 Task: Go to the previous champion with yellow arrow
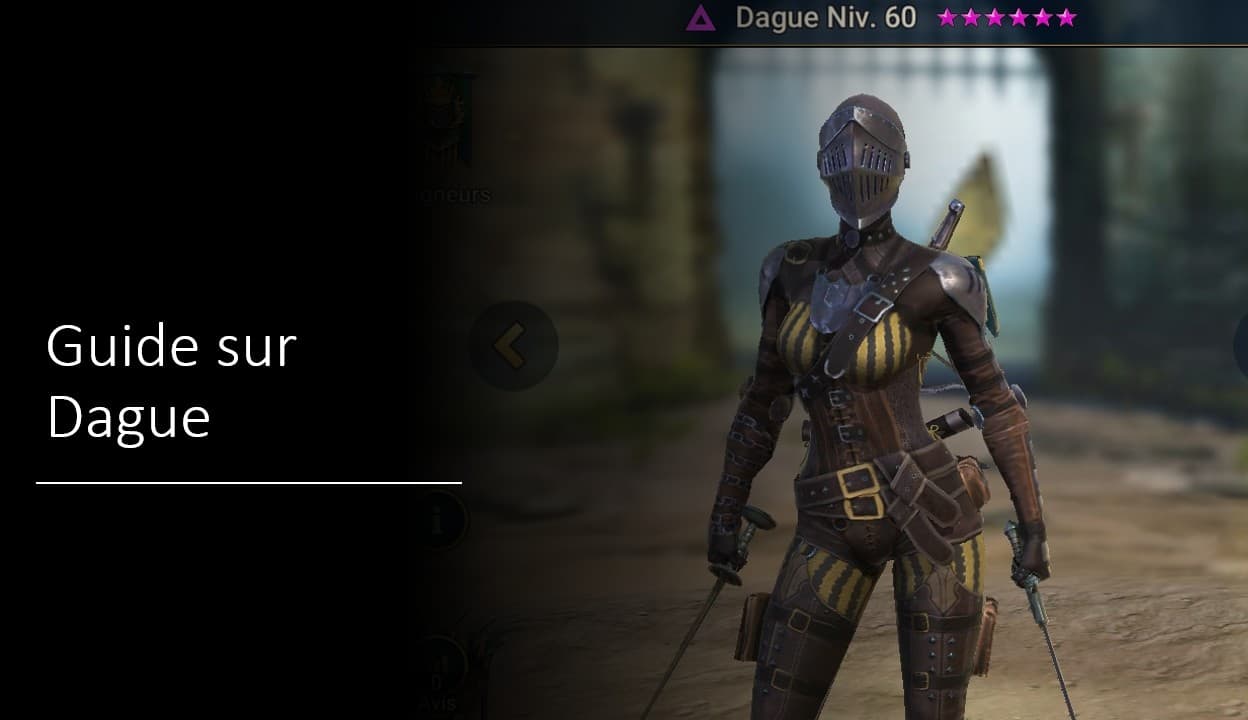pyautogui.click(x=513, y=346)
